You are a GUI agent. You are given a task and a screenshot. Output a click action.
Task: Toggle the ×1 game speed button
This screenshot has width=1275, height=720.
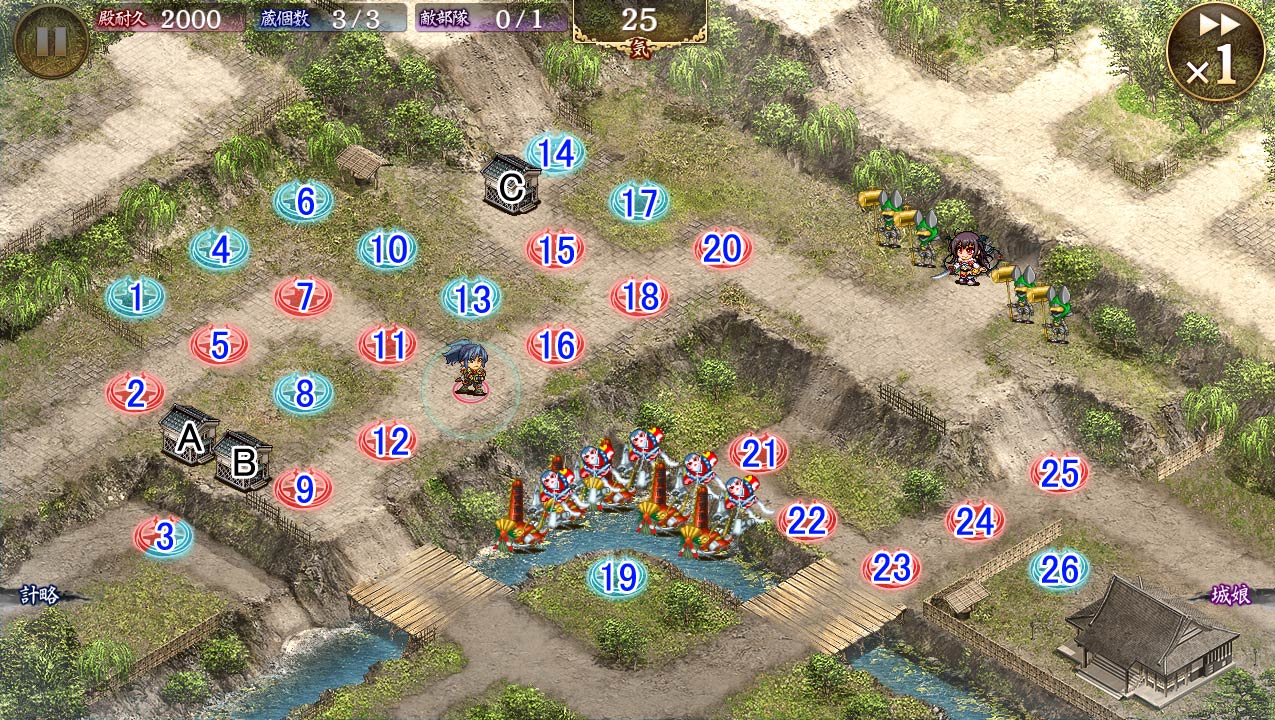[1215, 52]
